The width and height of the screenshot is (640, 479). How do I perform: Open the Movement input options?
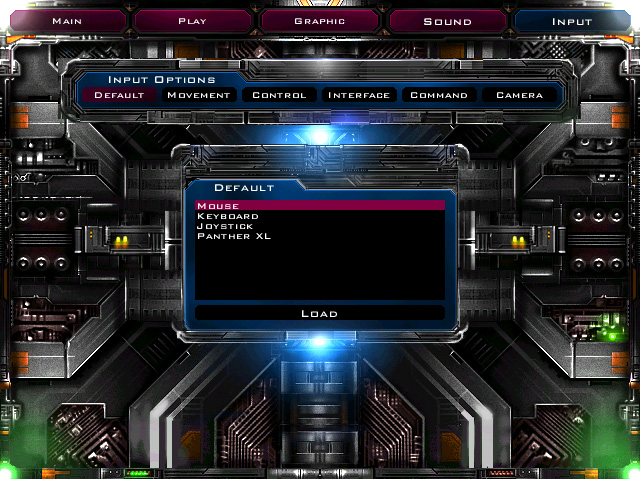[199, 96]
